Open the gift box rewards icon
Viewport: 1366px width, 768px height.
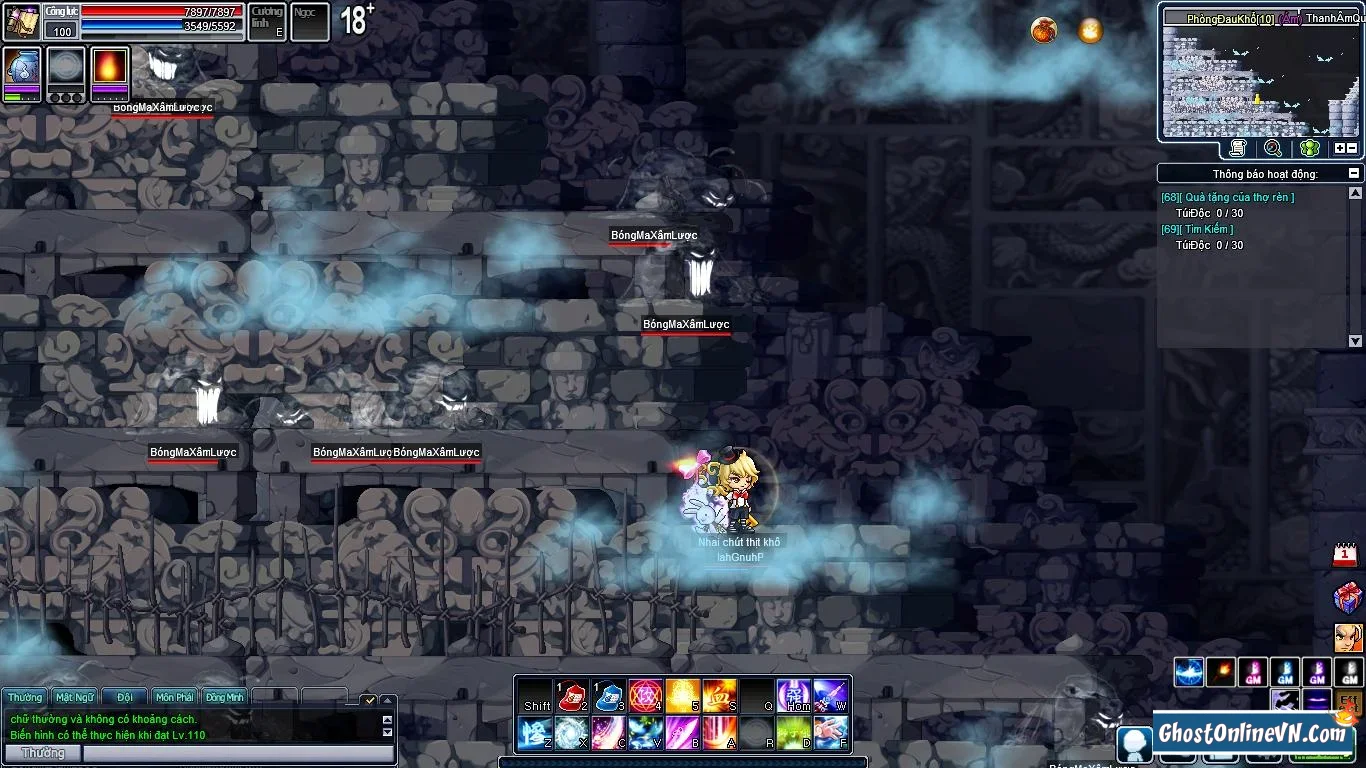pos(1347,597)
